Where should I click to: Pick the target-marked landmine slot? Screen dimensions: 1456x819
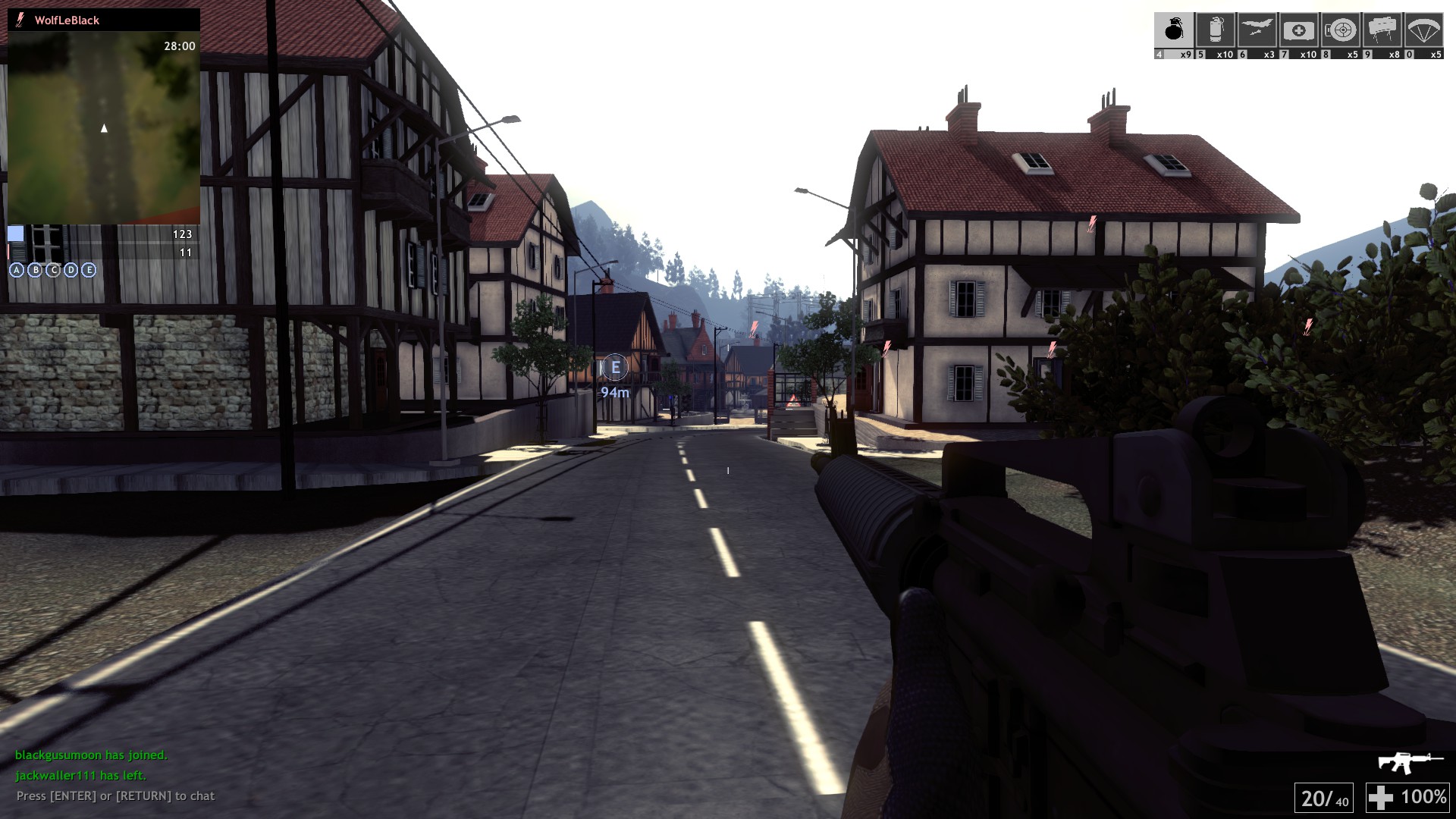pos(1341,30)
